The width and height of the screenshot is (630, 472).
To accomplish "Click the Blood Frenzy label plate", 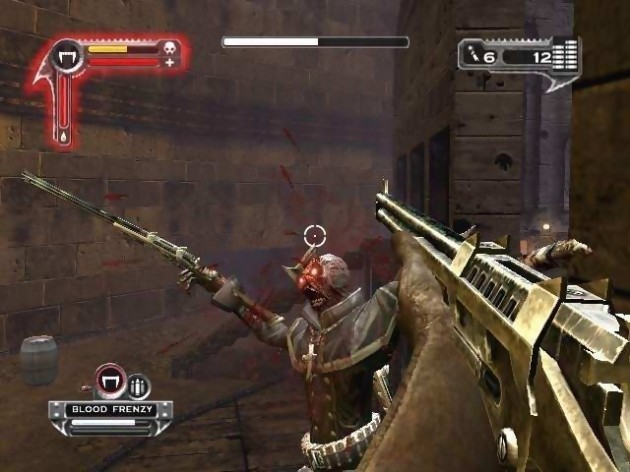I will pos(109,409).
